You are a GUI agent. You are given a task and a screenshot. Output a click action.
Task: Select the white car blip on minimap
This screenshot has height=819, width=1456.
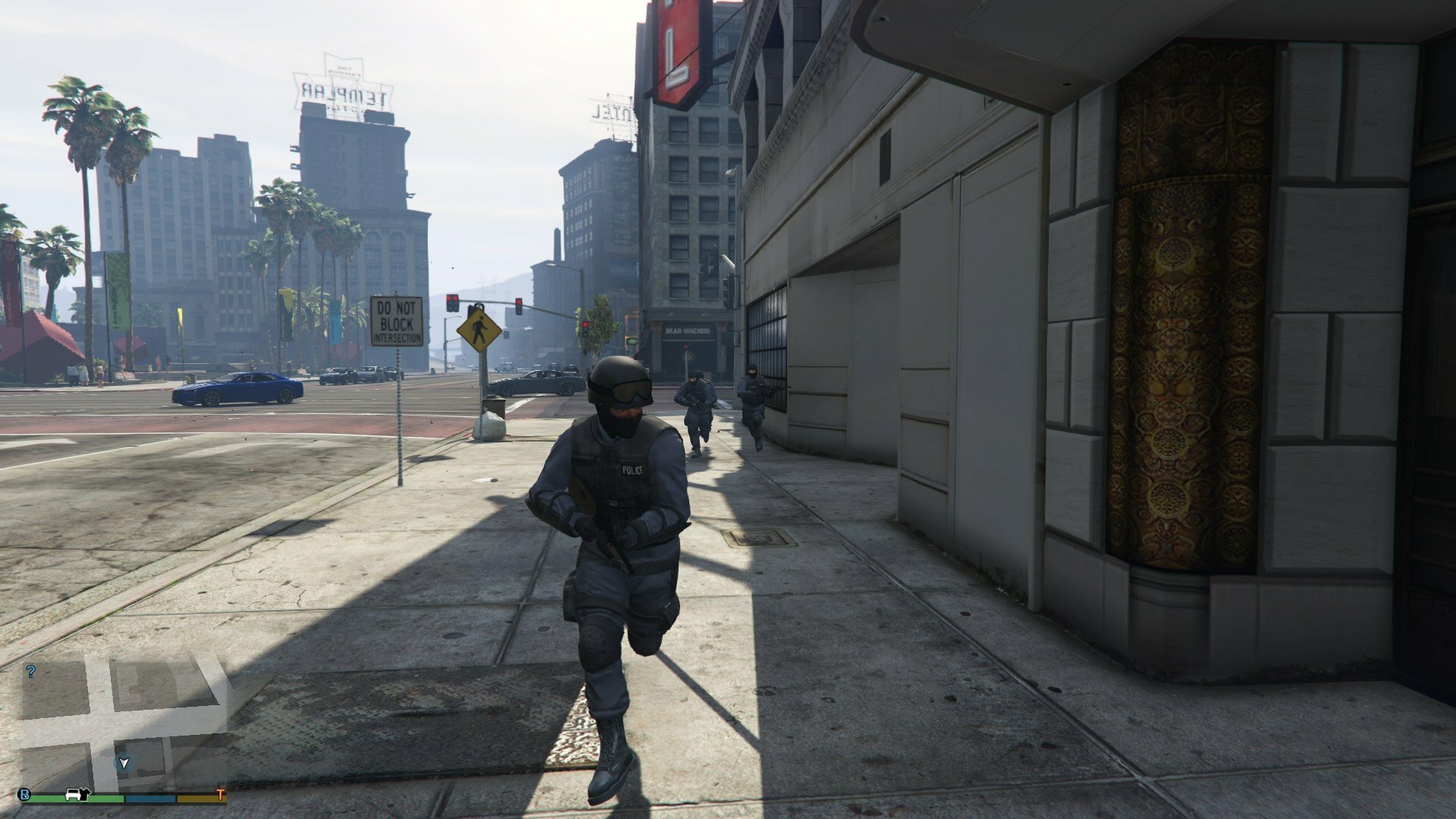point(74,794)
